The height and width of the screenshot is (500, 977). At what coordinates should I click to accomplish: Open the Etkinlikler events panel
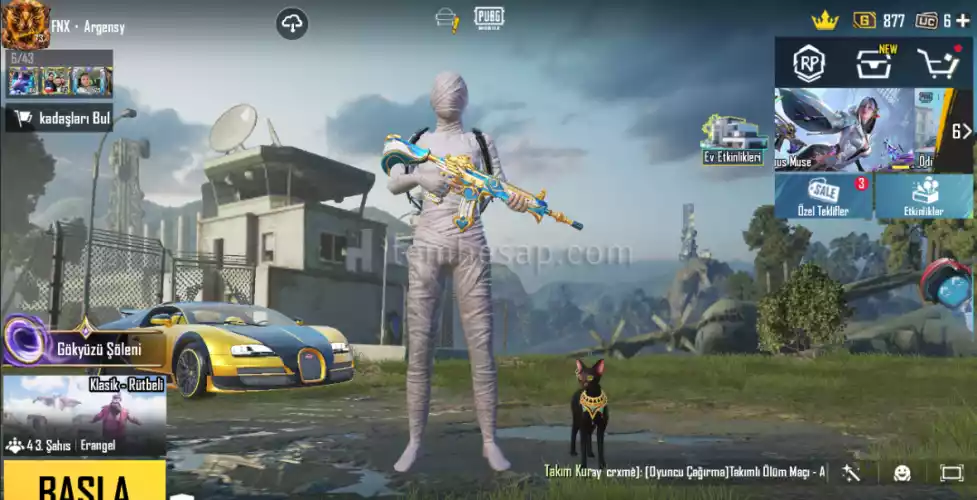tap(924, 197)
